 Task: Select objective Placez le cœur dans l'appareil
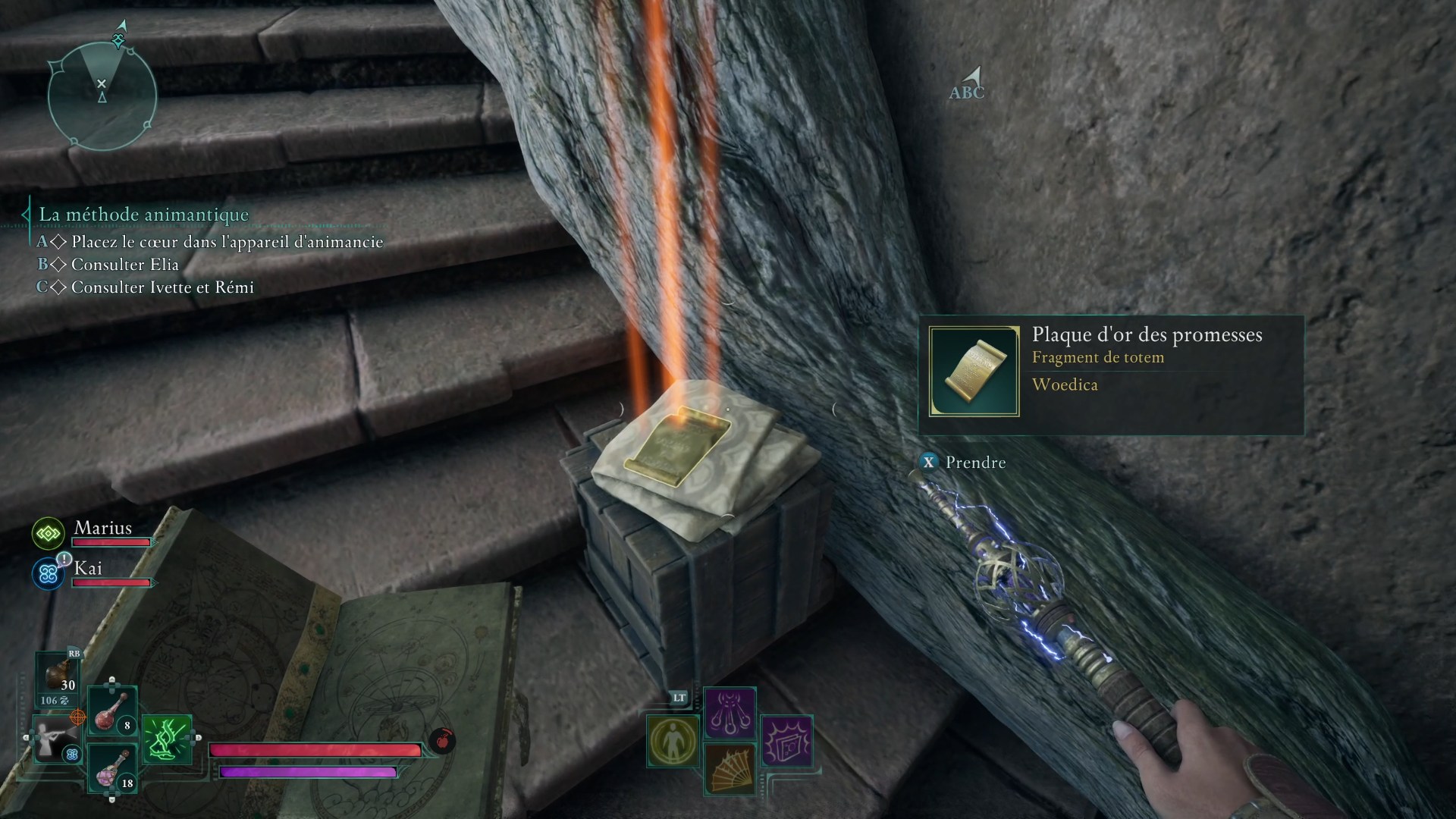227,242
